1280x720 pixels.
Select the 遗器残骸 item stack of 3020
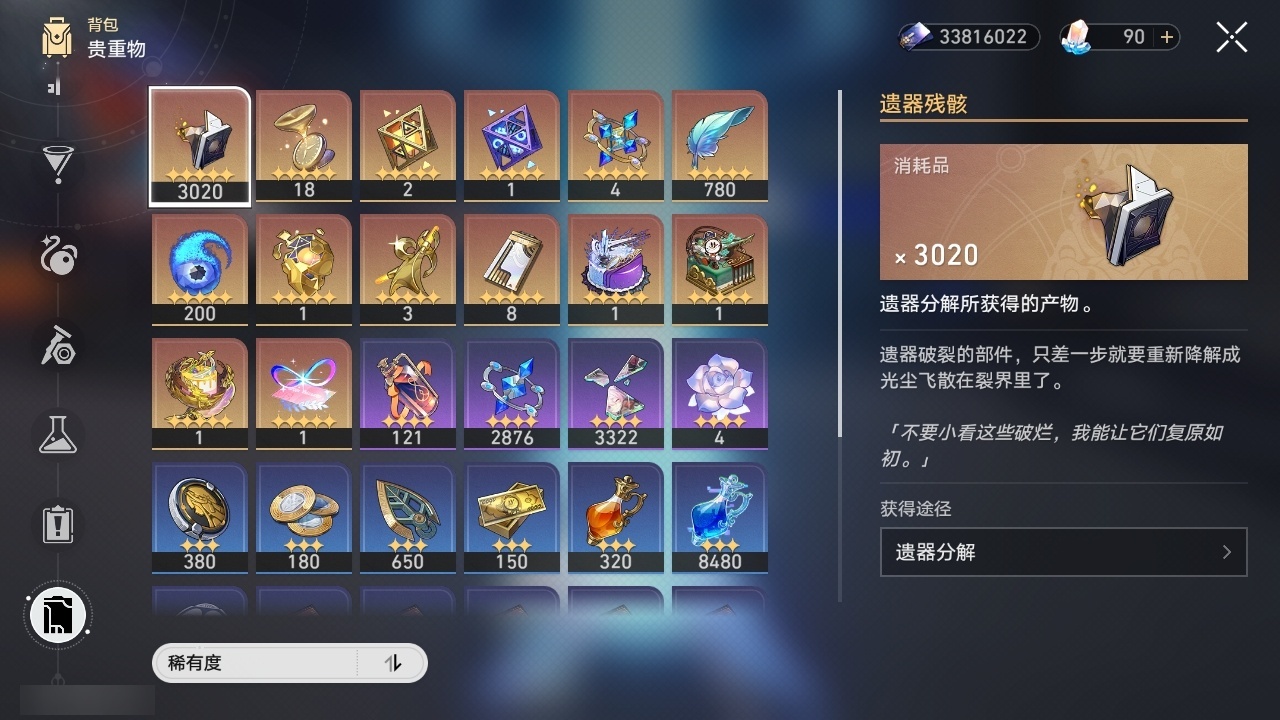199,145
